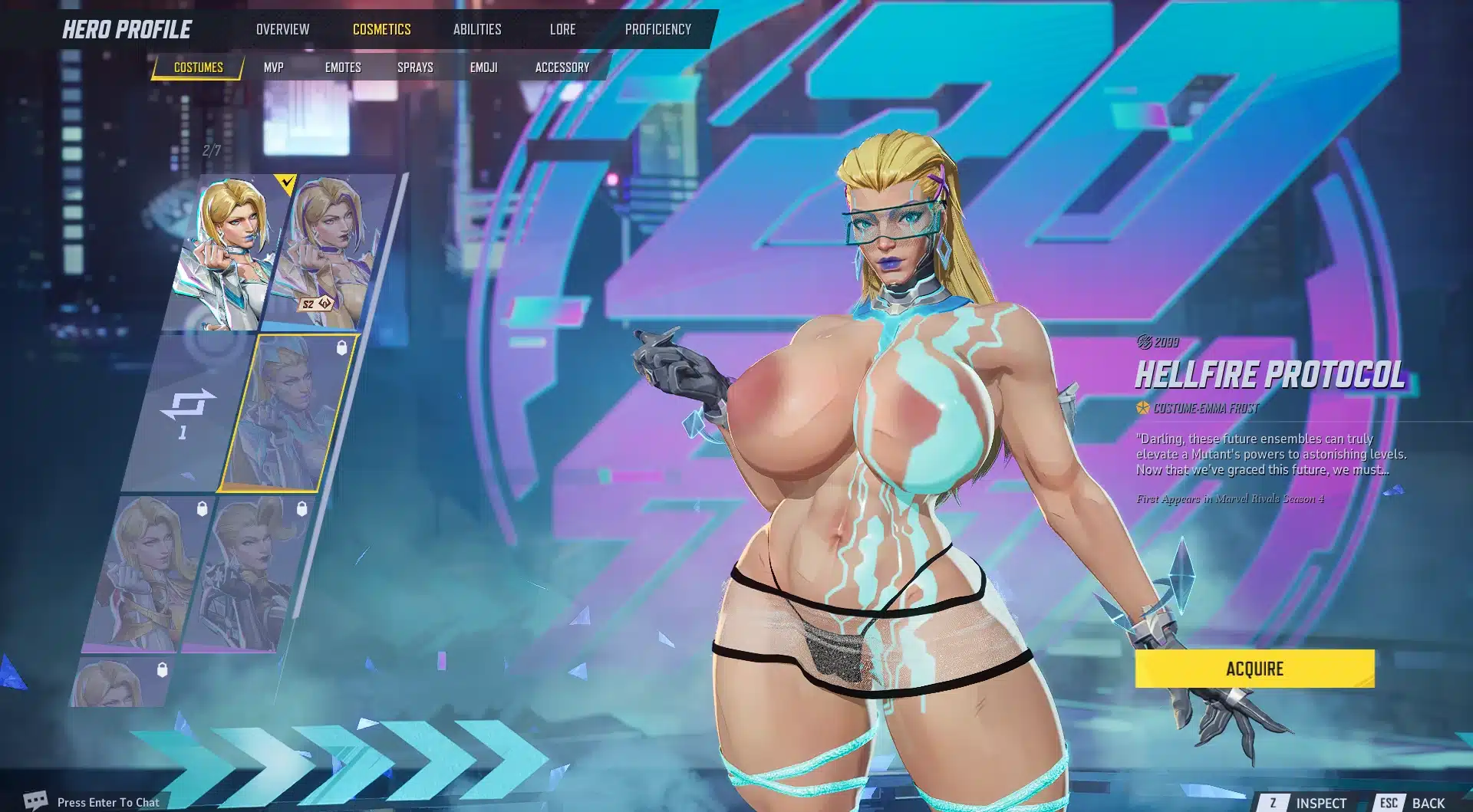Acquire the Hellfire Protocol costume

[x=1254, y=669]
